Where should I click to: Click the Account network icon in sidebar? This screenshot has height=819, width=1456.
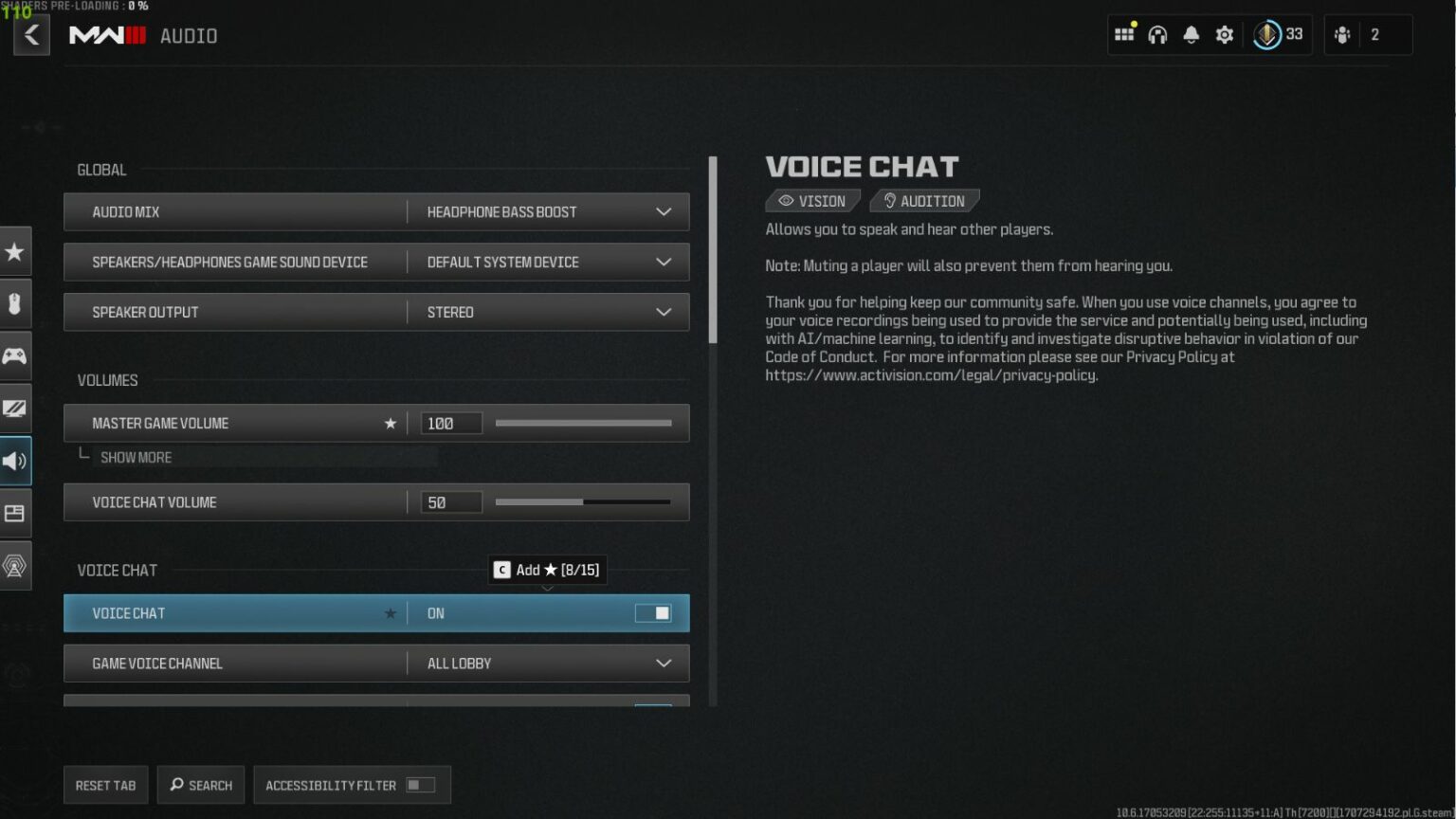(14, 565)
